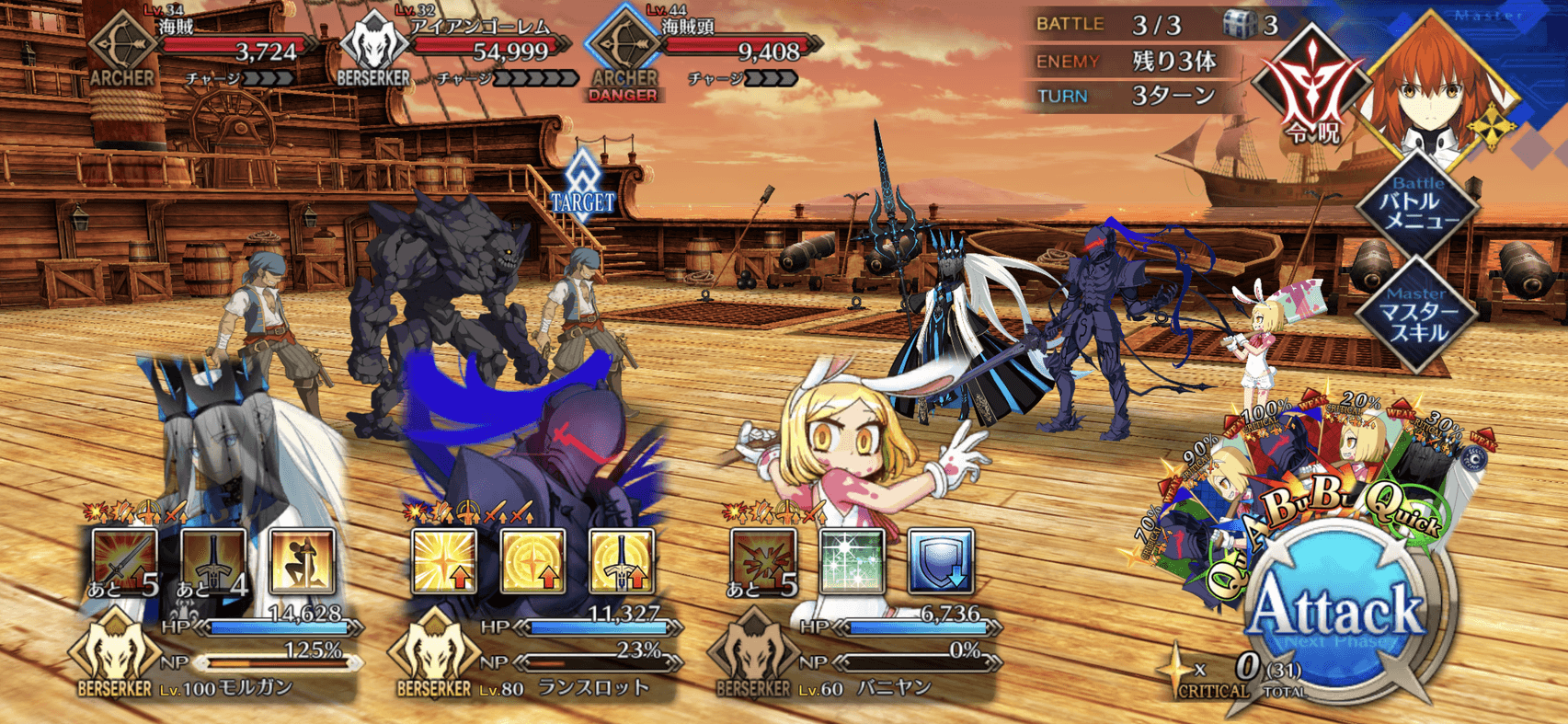Open the Master Skill panel
This screenshot has height=724, width=1568.
coord(1419,316)
